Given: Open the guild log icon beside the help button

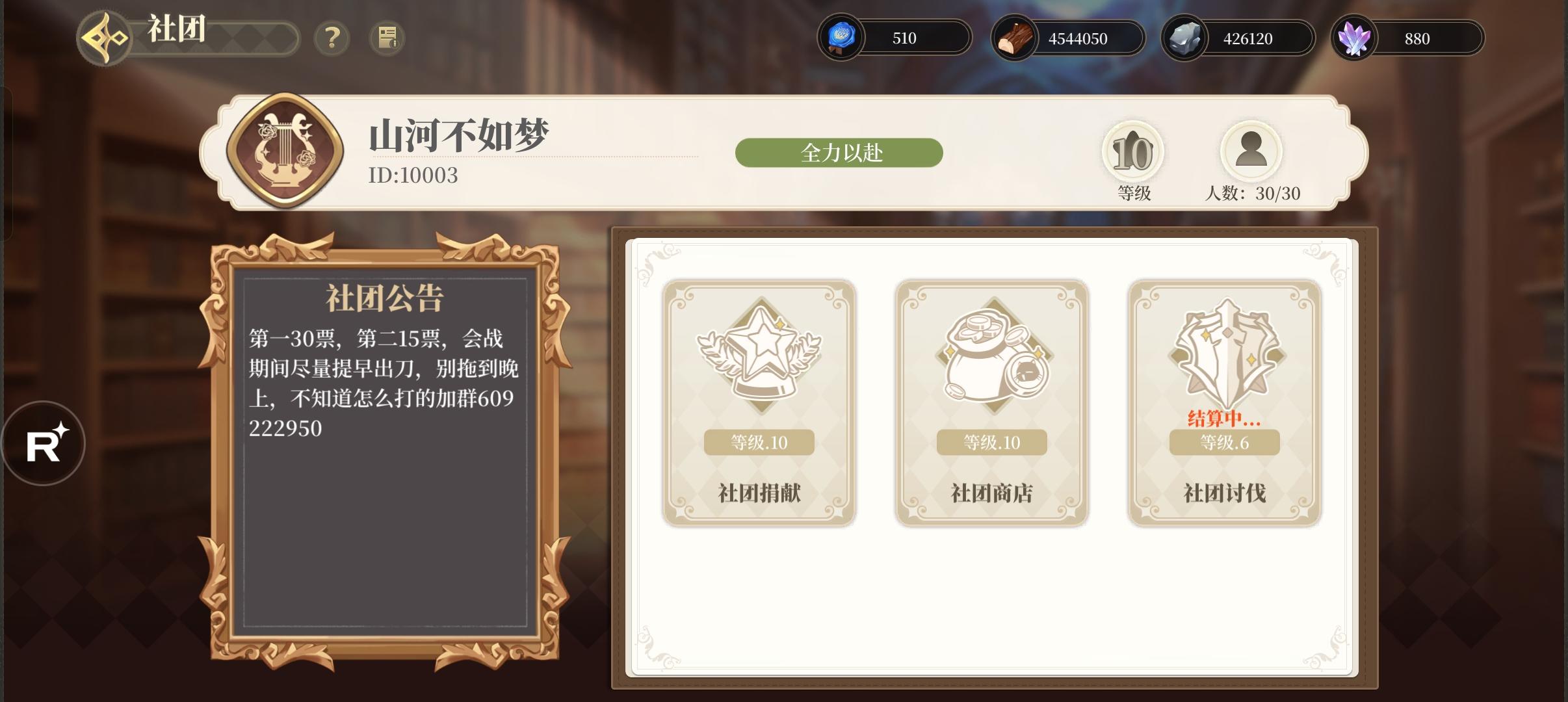Looking at the screenshot, I should pyautogui.click(x=388, y=38).
